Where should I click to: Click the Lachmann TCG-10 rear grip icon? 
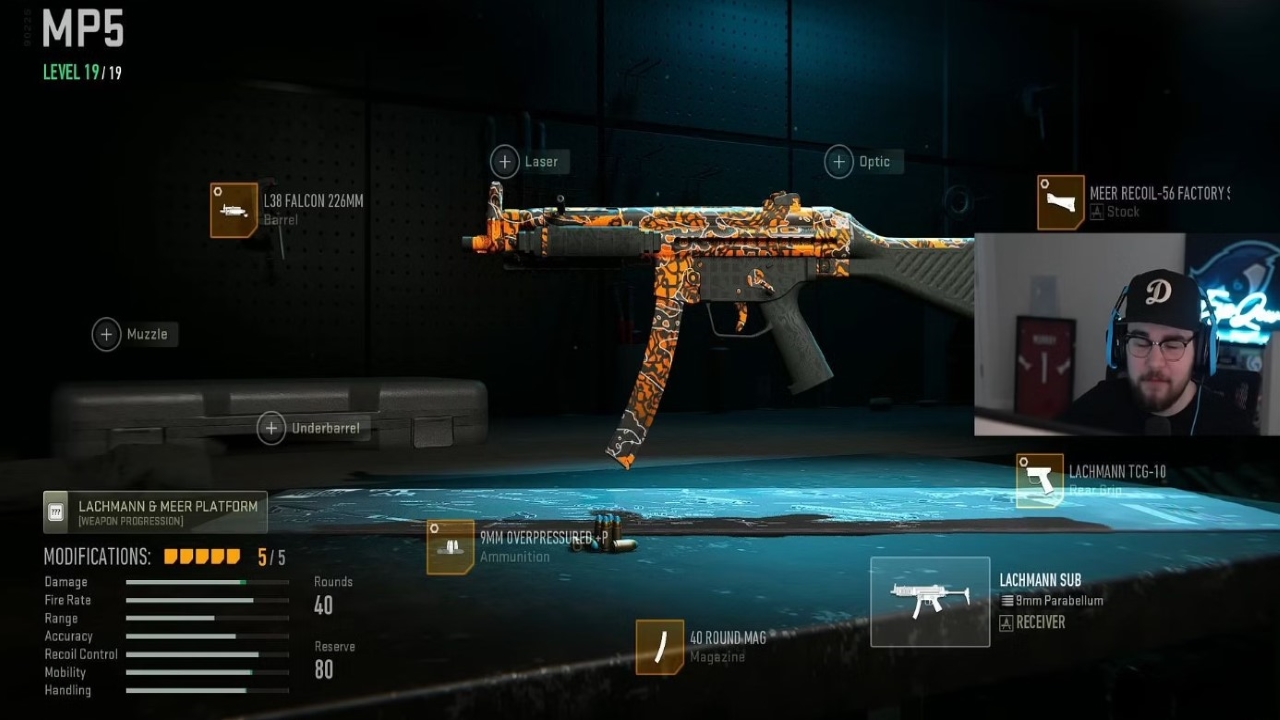1038,479
